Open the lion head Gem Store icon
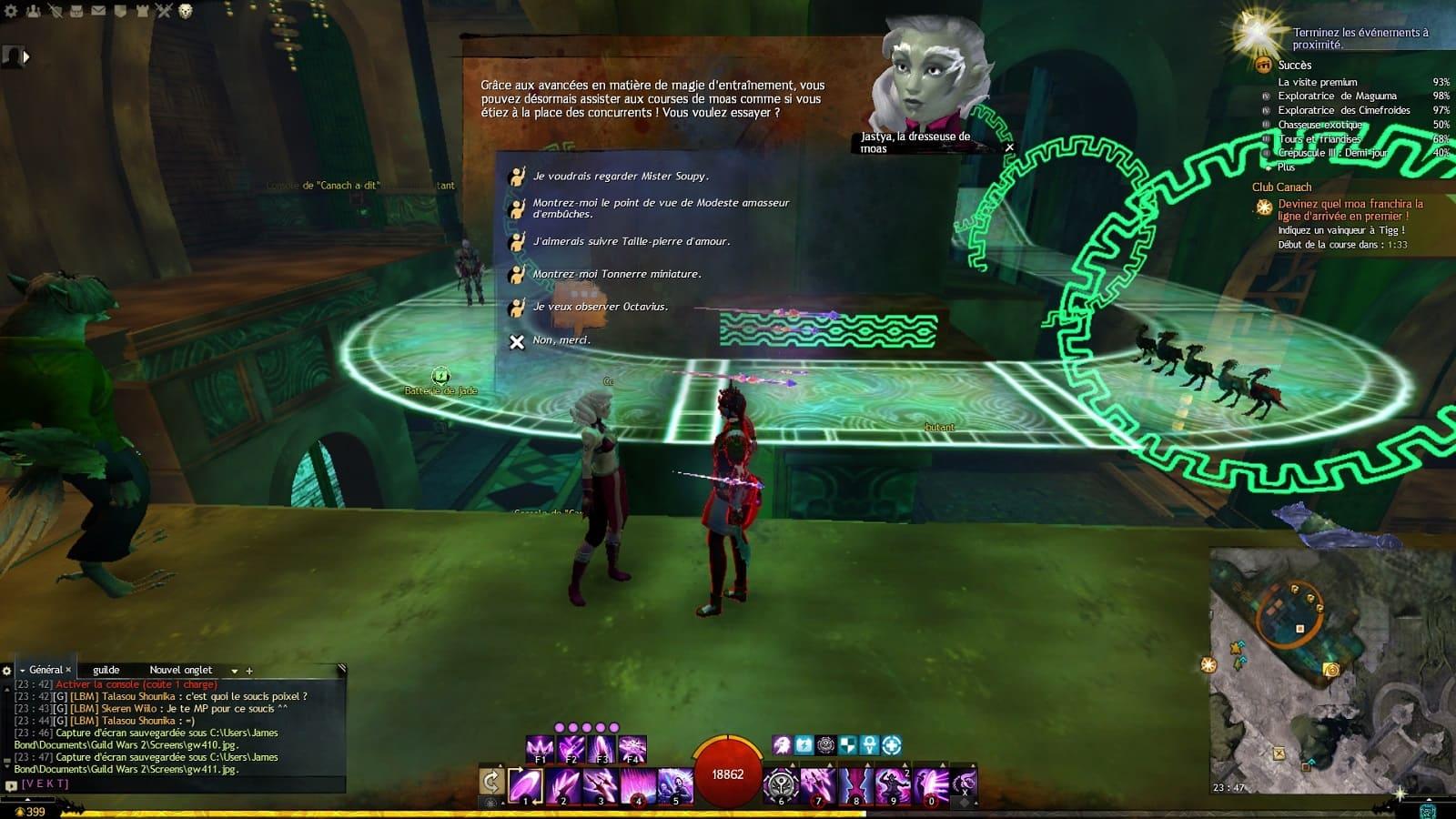Screen dimensions: 1456x819 coord(186,11)
